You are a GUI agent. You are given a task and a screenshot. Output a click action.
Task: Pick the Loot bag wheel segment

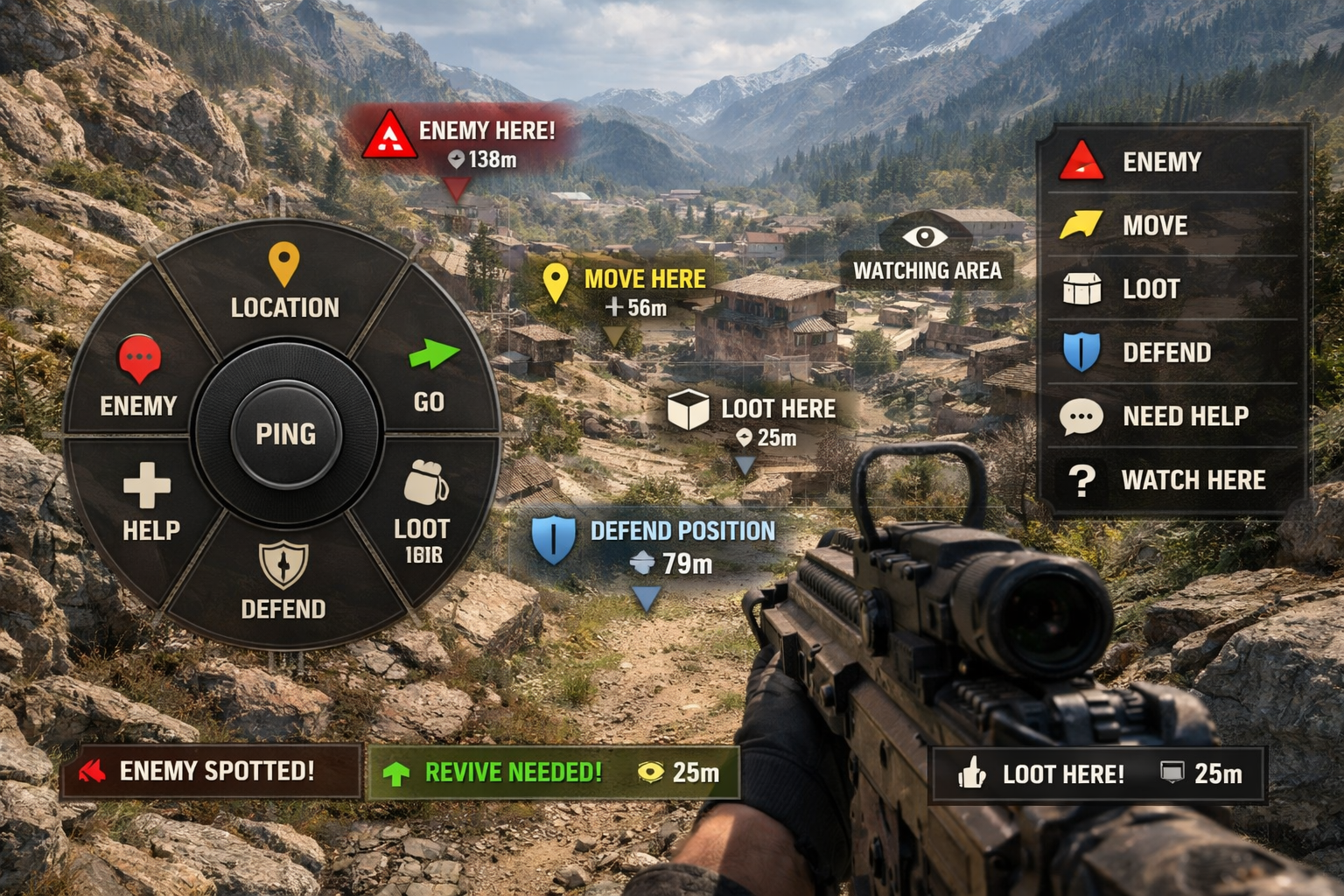(423, 512)
